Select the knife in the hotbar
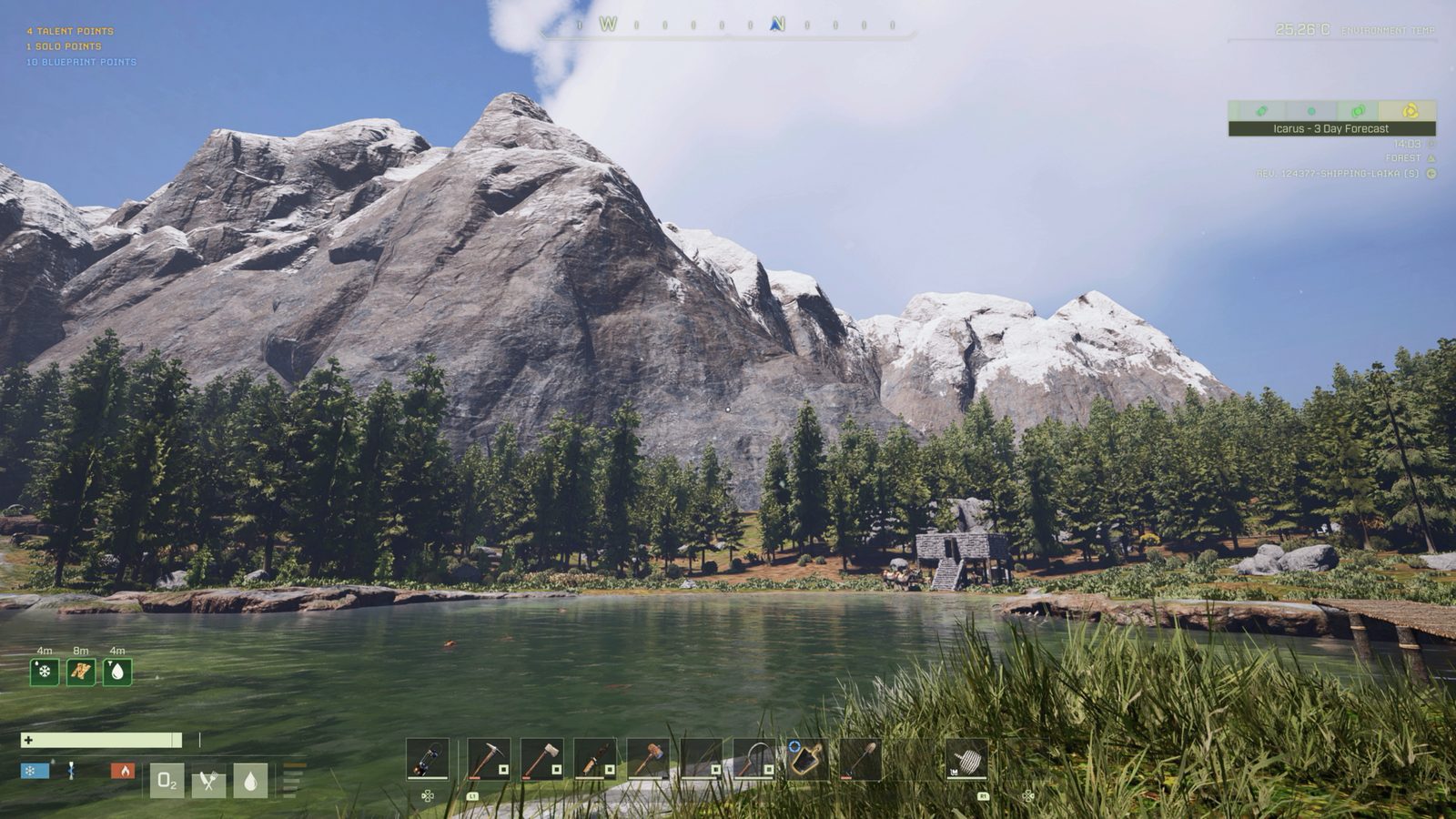The width and height of the screenshot is (1456, 819). pyautogui.click(x=593, y=760)
